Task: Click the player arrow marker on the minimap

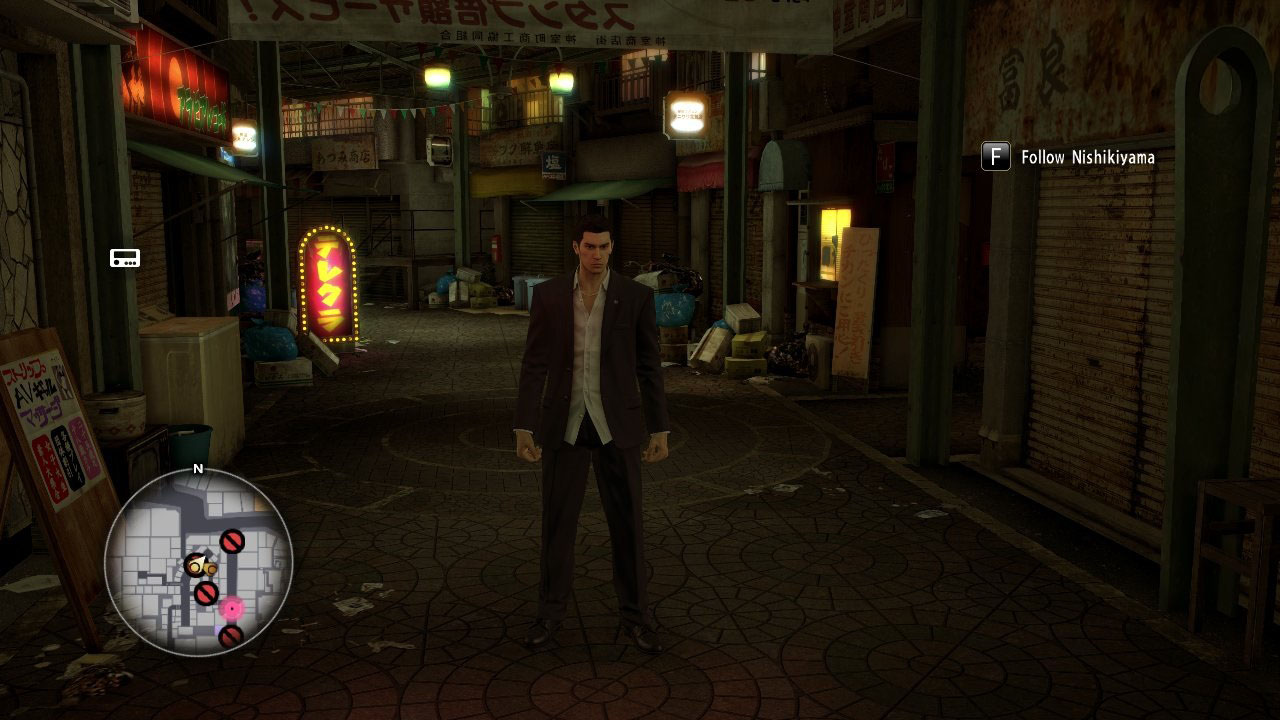Action: [x=196, y=566]
